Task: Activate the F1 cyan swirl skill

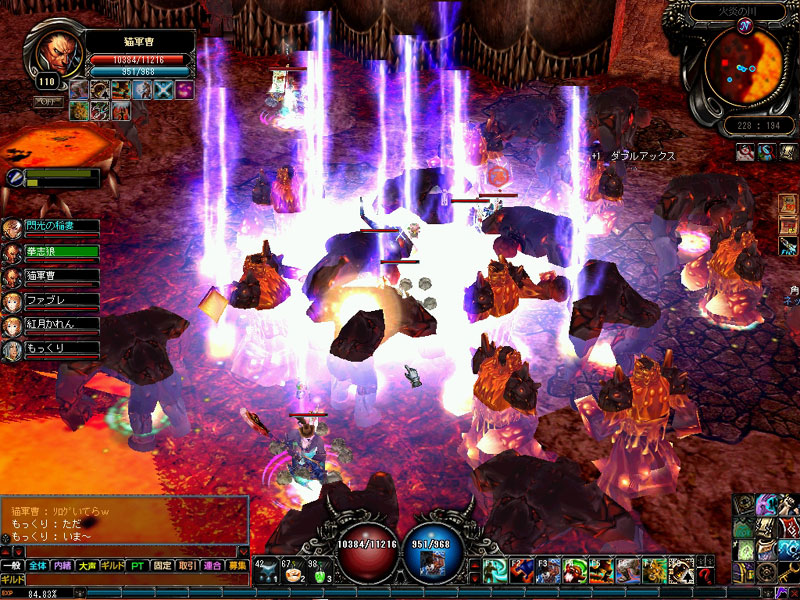Action: pos(496,571)
